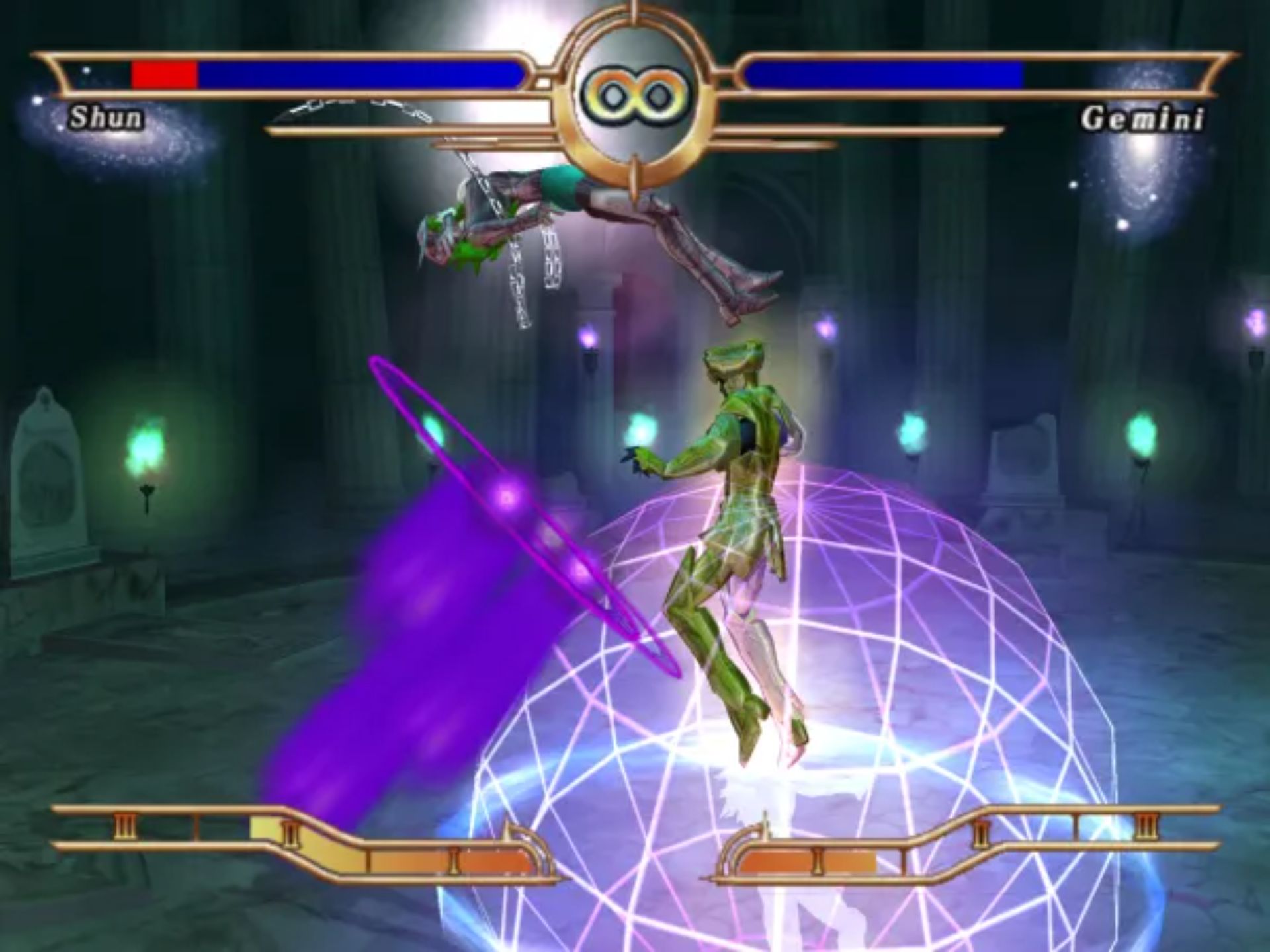Click the III gauge marker on the bottom-right meter
The height and width of the screenshot is (952, 1270).
[x=1144, y=824]
